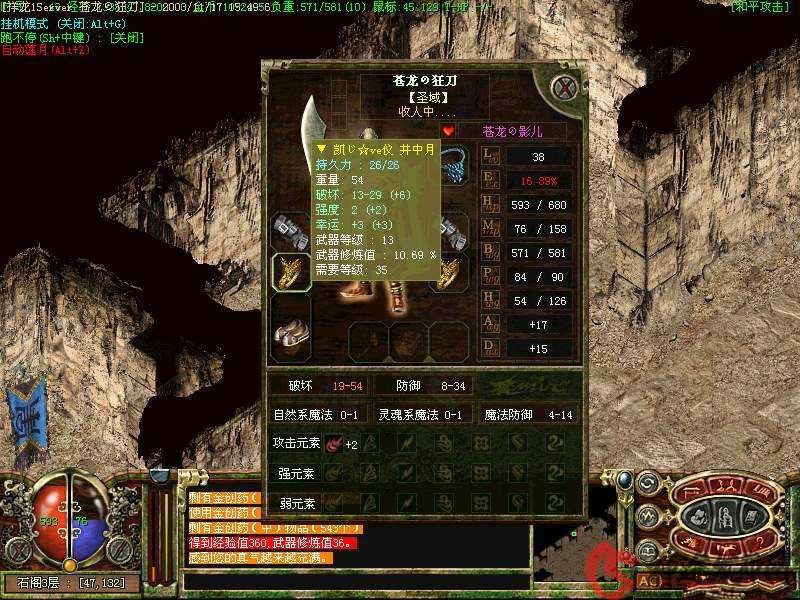This screenshot has width=800, height=600.
Task: Click the red heart icon beside the name
Action: pos(448,130)
